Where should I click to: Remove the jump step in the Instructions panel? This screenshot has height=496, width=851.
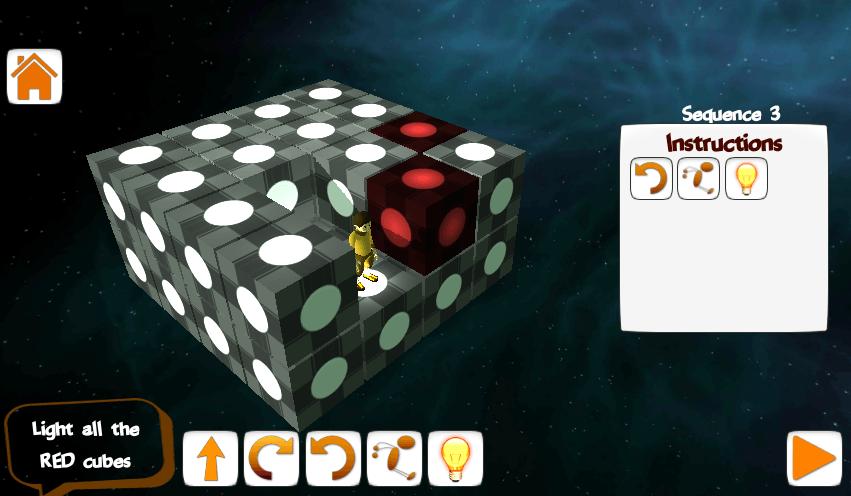pyautogui.click(x=698, y=179)
